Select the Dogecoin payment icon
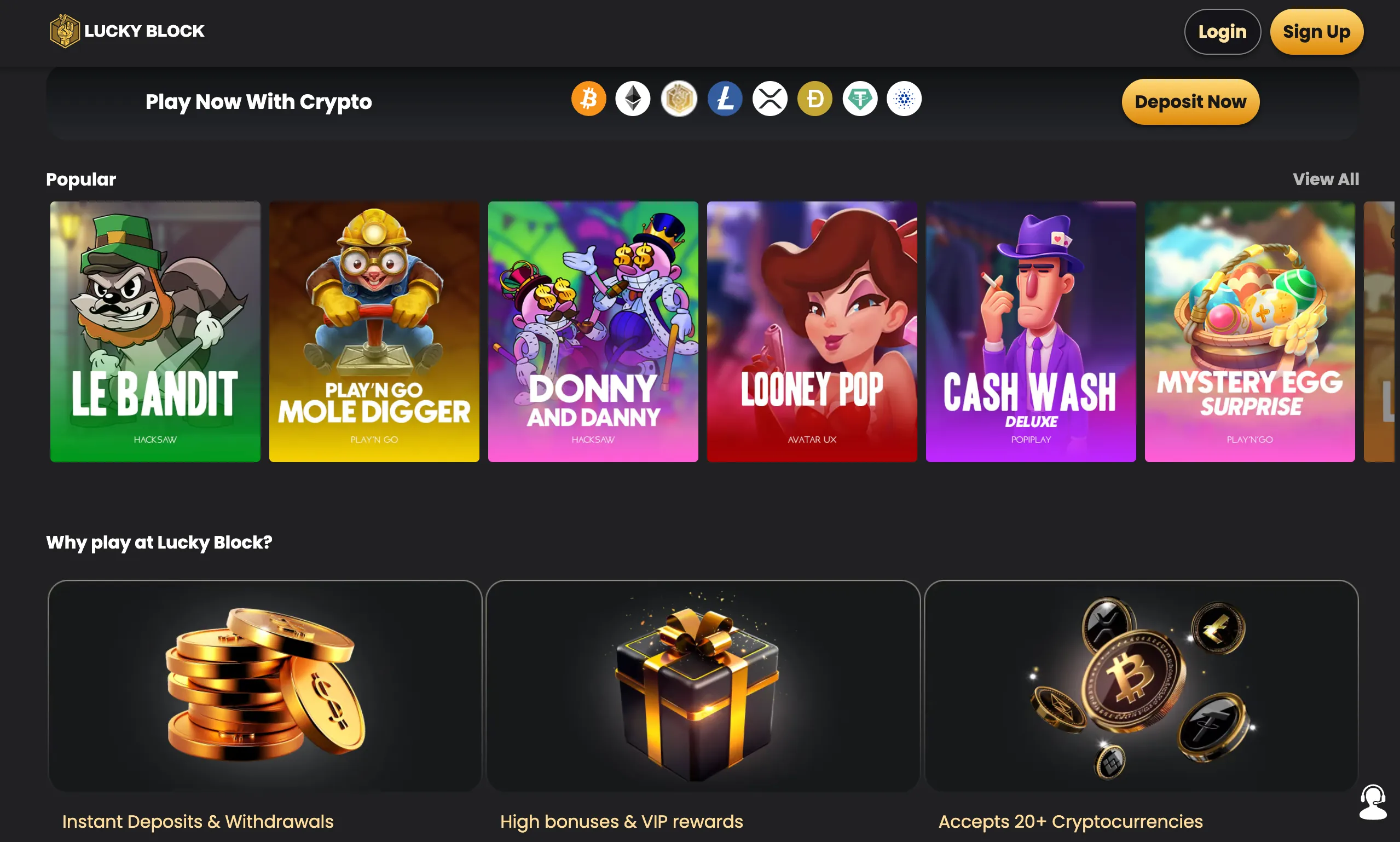Screen dimensions: 1400x842 (815, 99)
